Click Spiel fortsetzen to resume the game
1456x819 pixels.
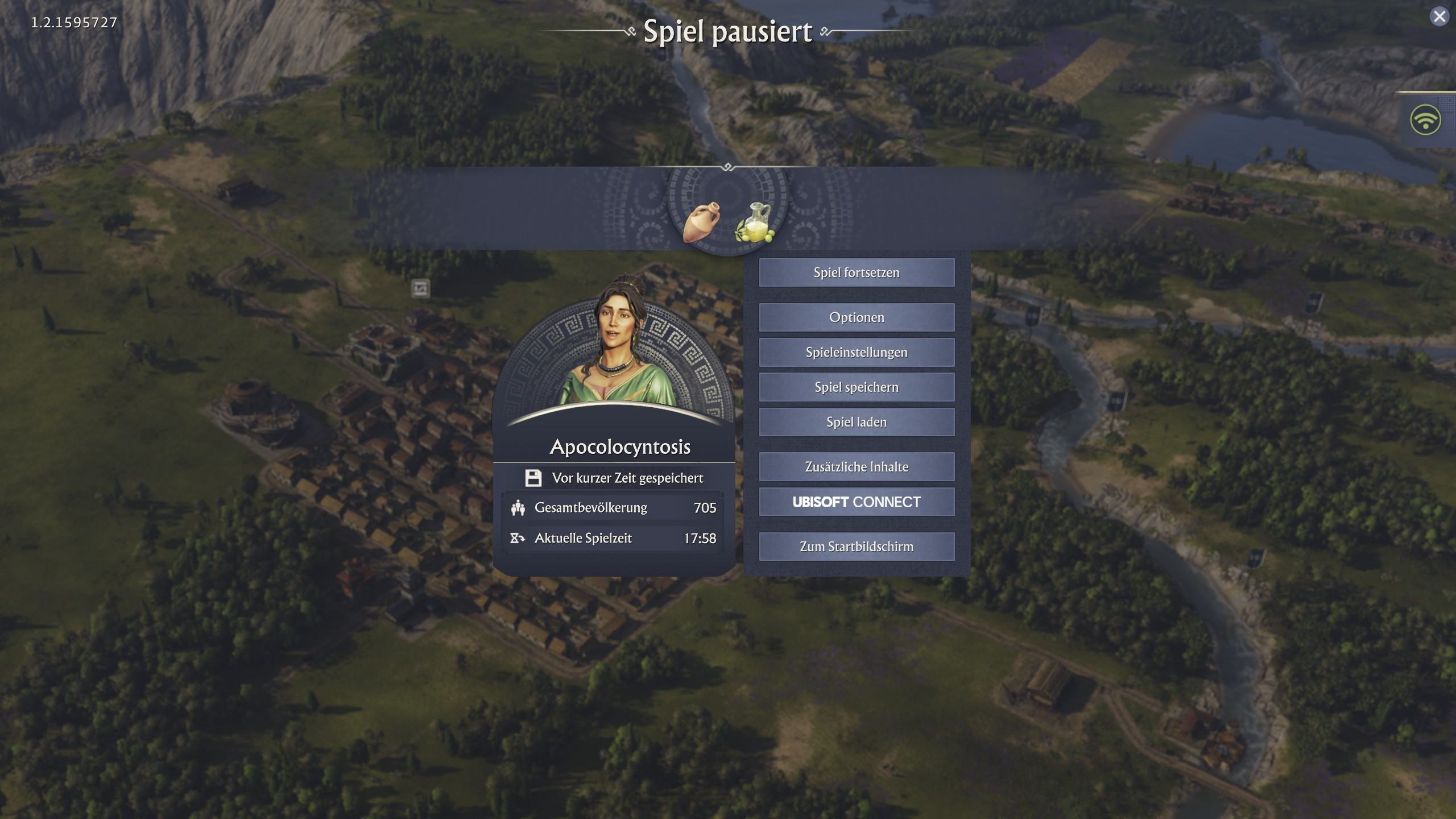[857, 272]
